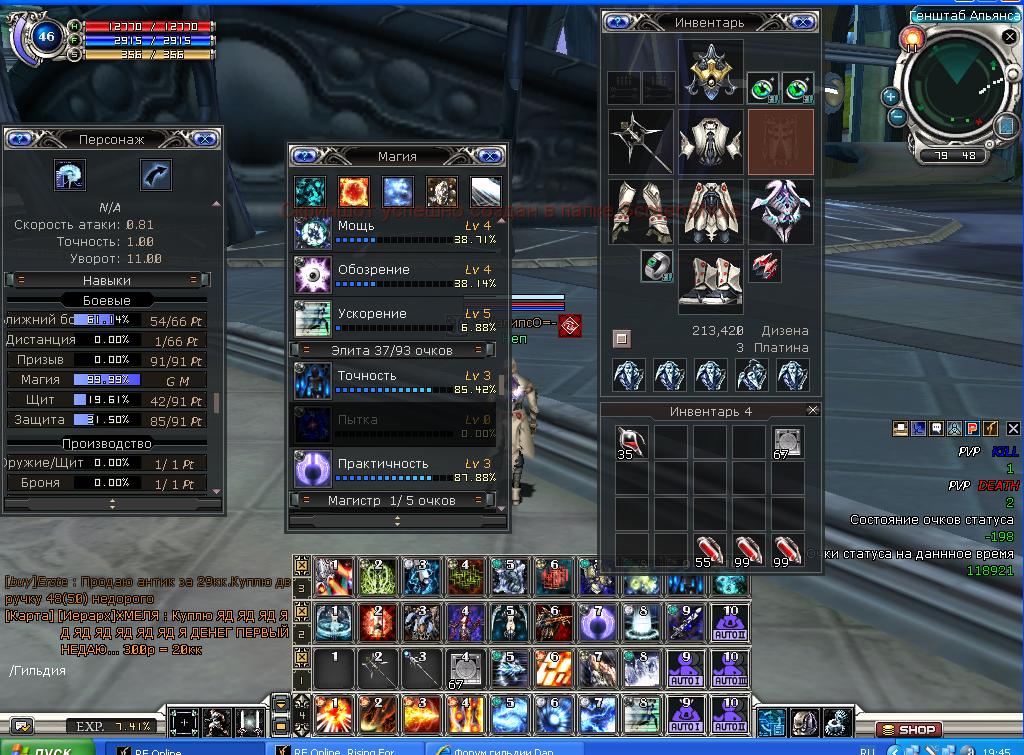Open help for the Инвентарь window
This screenshot has height=755, width=1024.
click(x=617, y=22)
